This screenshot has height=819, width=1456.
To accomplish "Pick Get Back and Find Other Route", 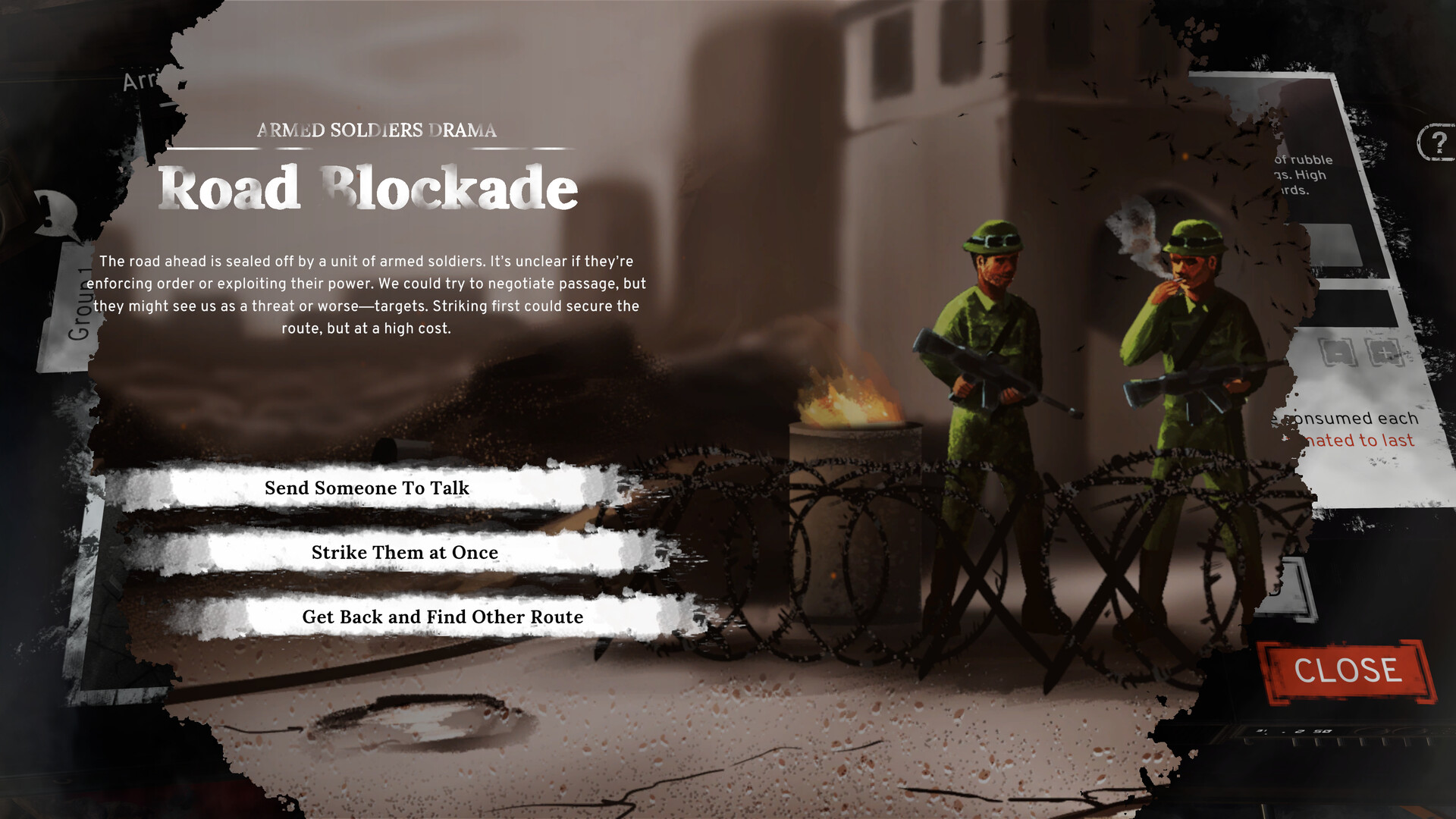I will pos(442,617).
